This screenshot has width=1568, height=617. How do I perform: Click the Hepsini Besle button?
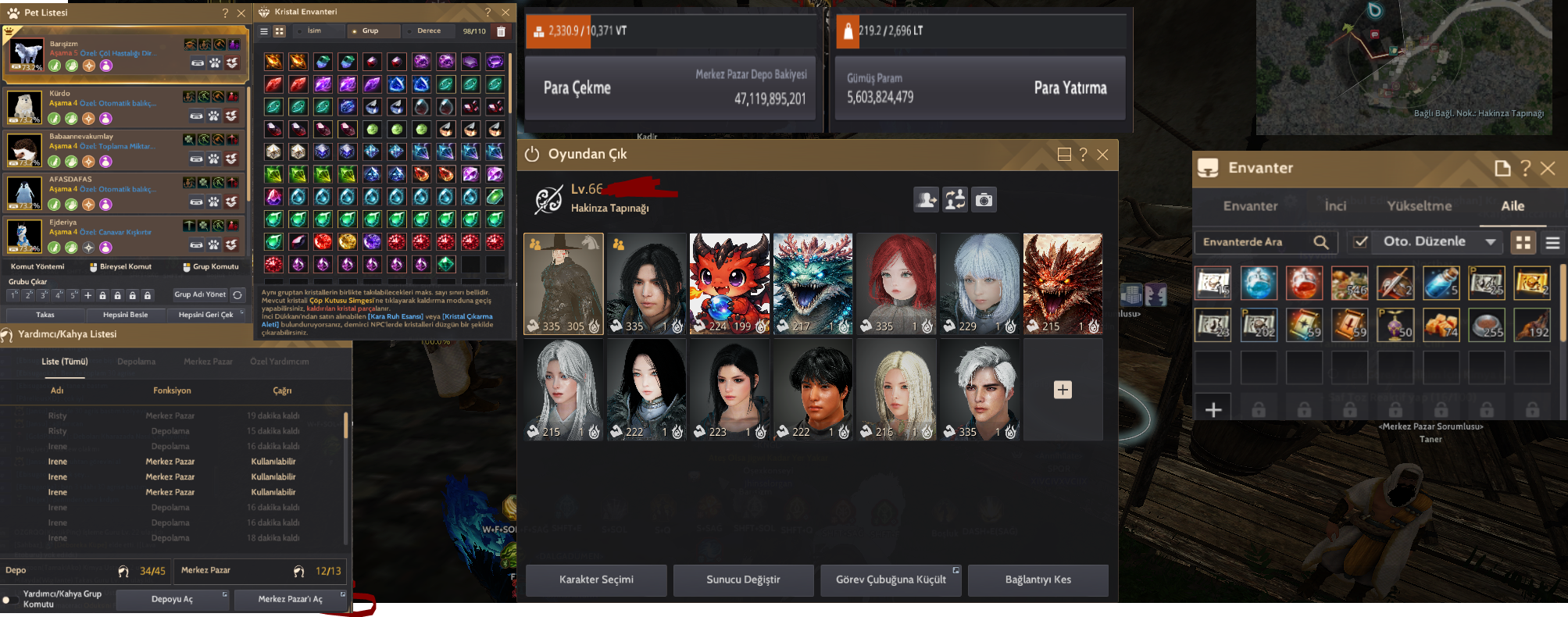click(126, 315)
